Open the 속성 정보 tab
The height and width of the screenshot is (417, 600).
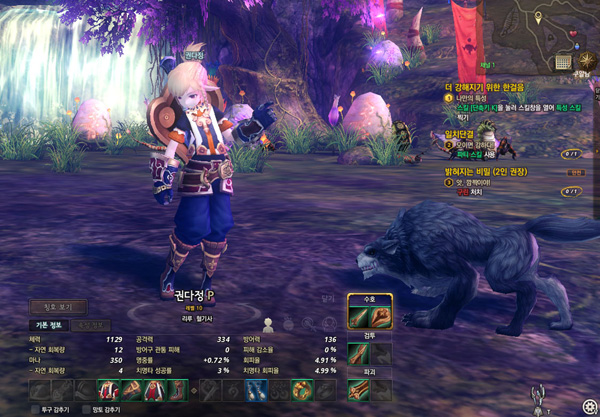(91, 326)
